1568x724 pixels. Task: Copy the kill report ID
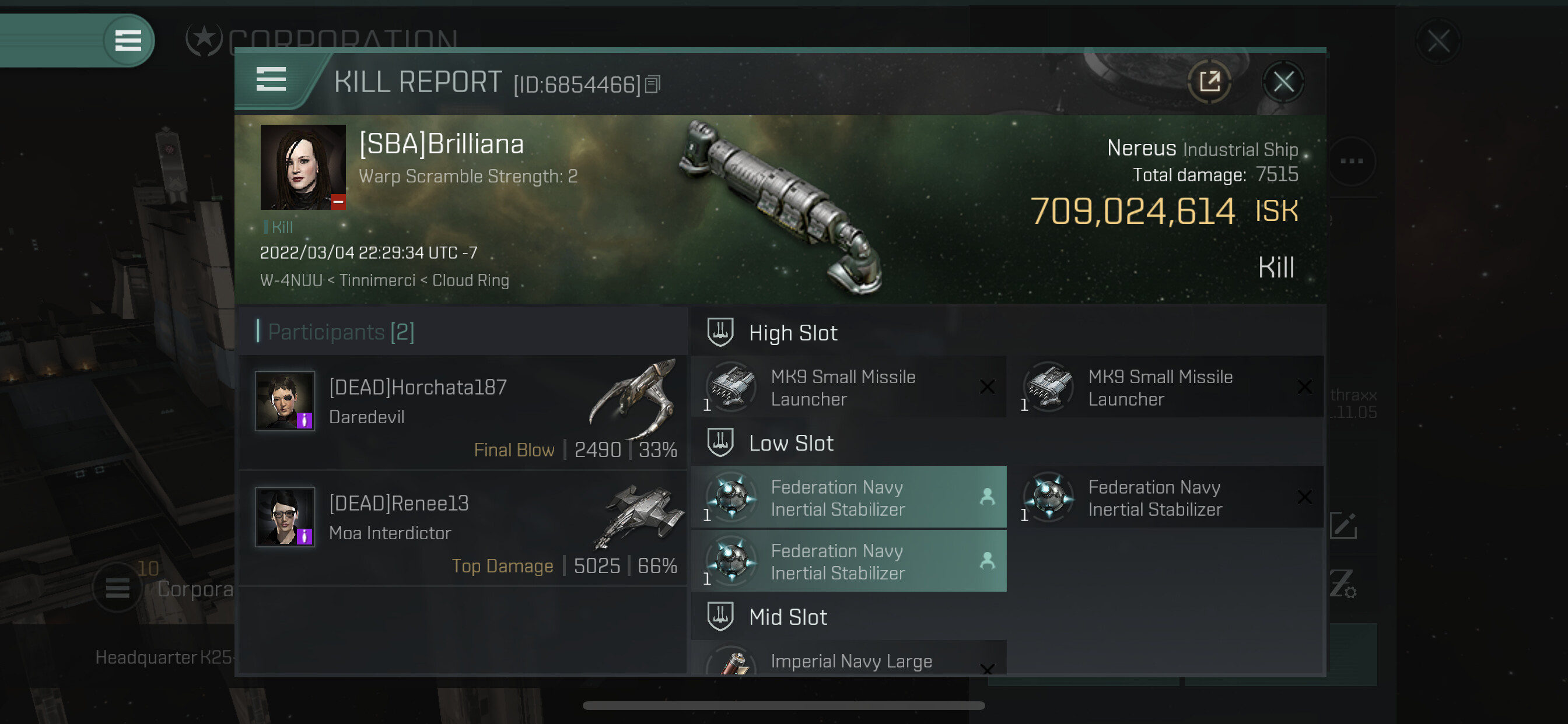pyautogui.click(x=653, y=85)
